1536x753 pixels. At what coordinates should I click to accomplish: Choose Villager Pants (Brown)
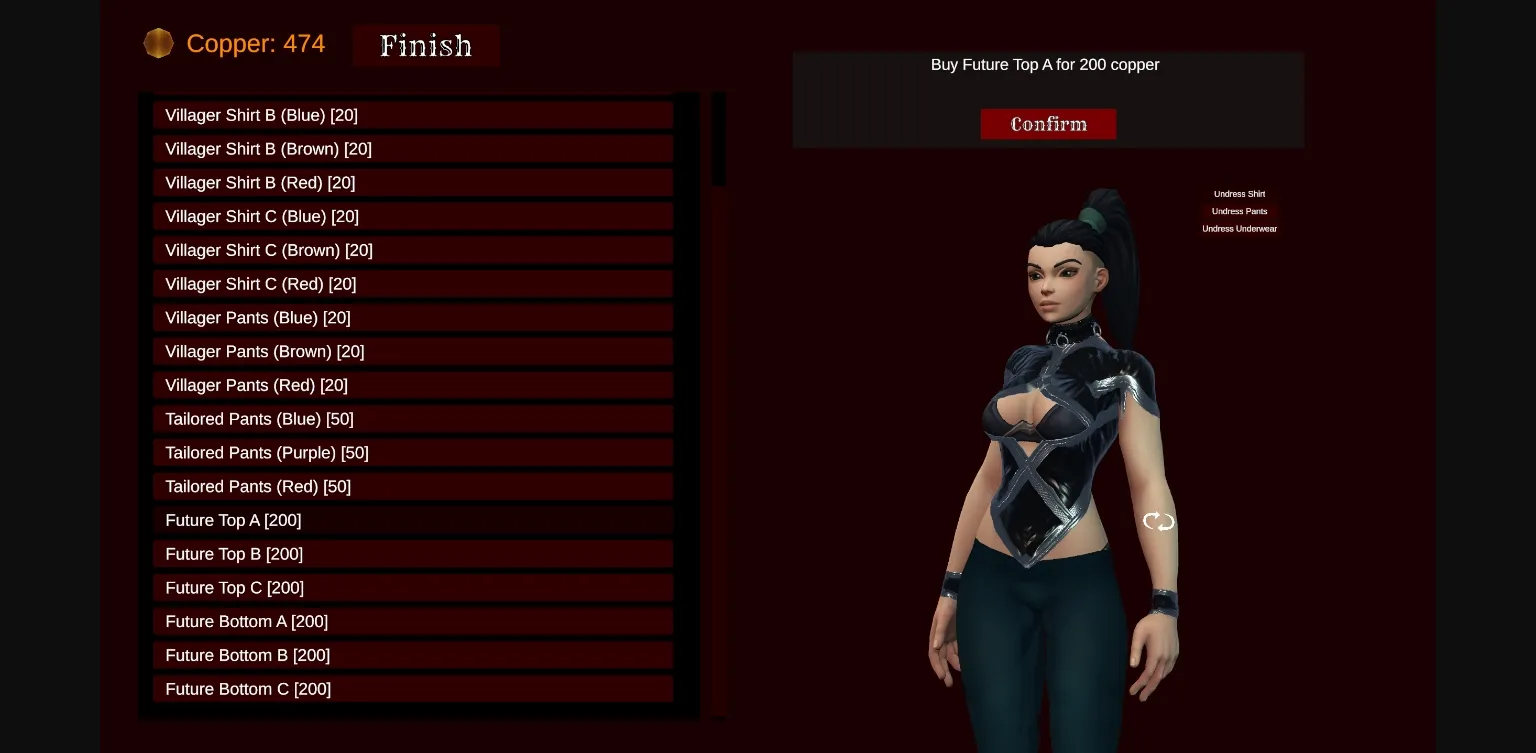(413, 351)
